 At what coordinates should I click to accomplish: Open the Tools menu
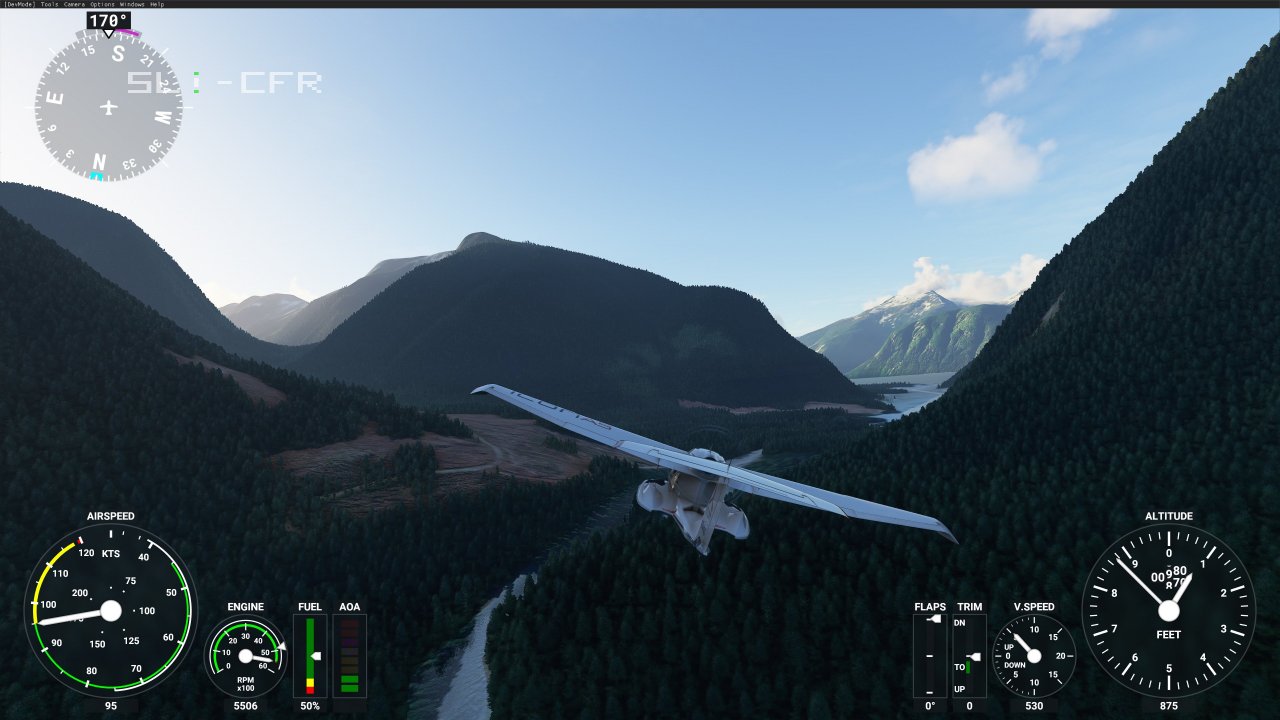49,4
